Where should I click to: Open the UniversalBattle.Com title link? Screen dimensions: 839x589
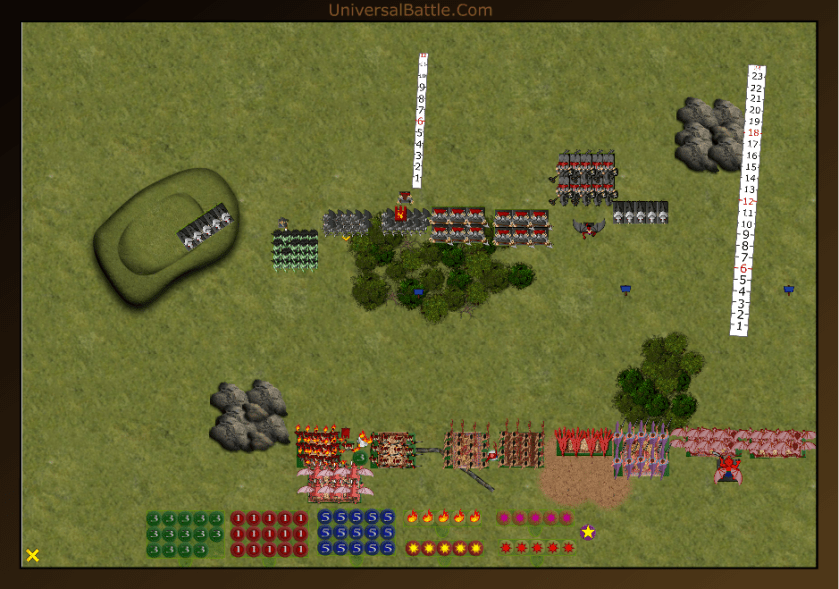410,10
